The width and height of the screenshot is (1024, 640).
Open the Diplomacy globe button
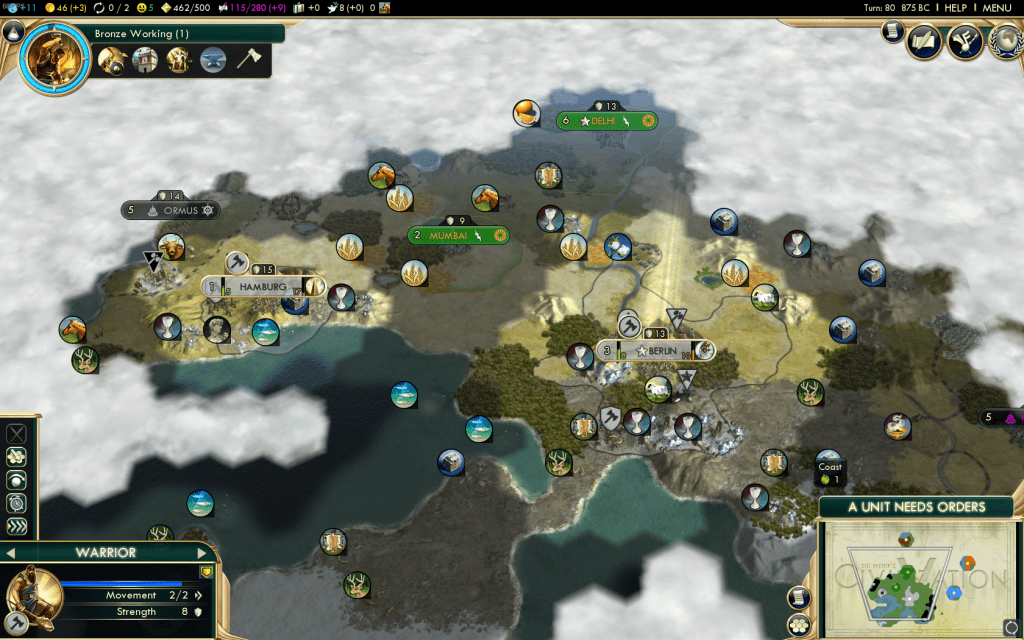pos(1004,42)
